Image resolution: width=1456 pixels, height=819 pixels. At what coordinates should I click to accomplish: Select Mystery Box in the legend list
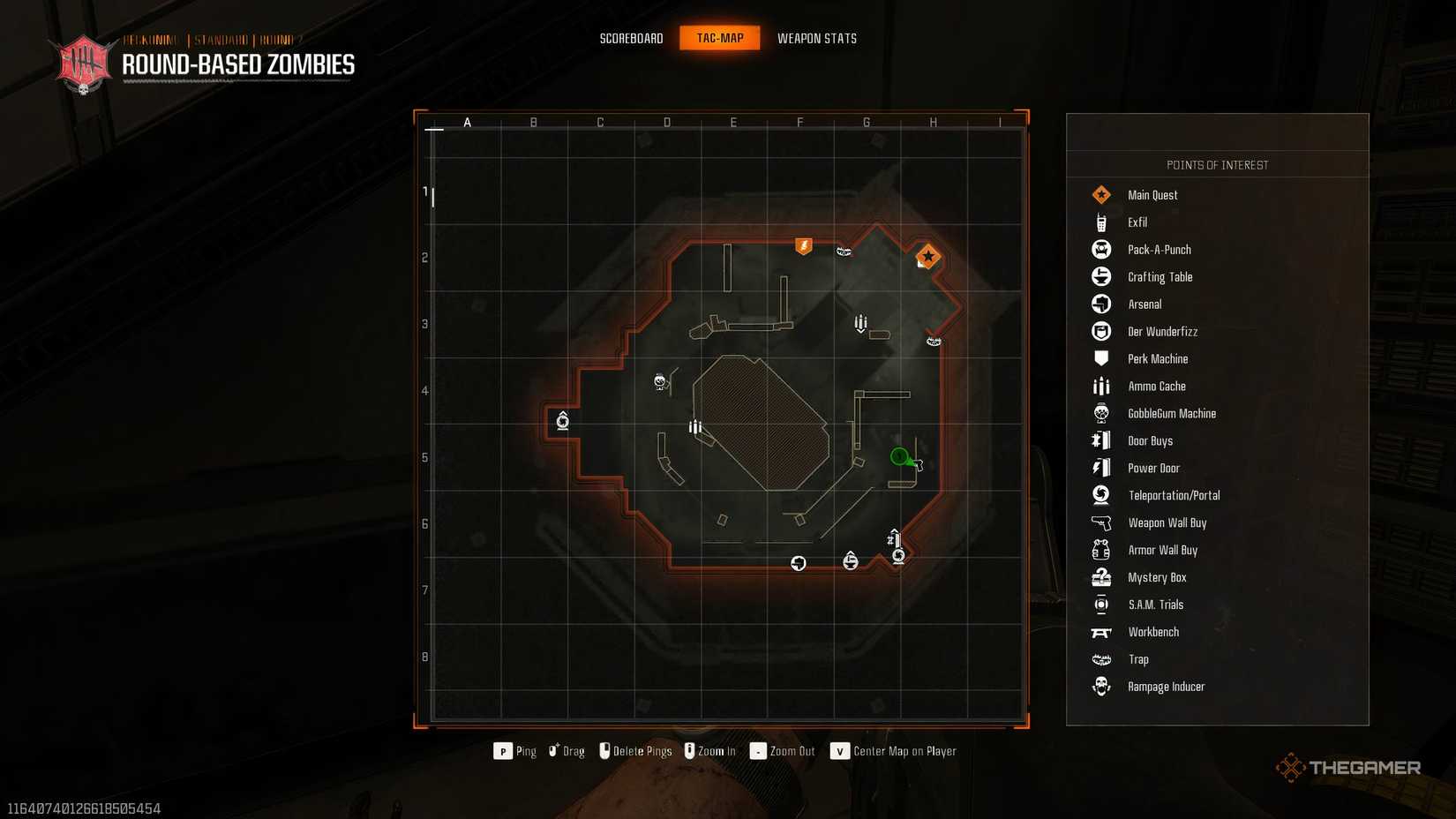point(1157,578)
